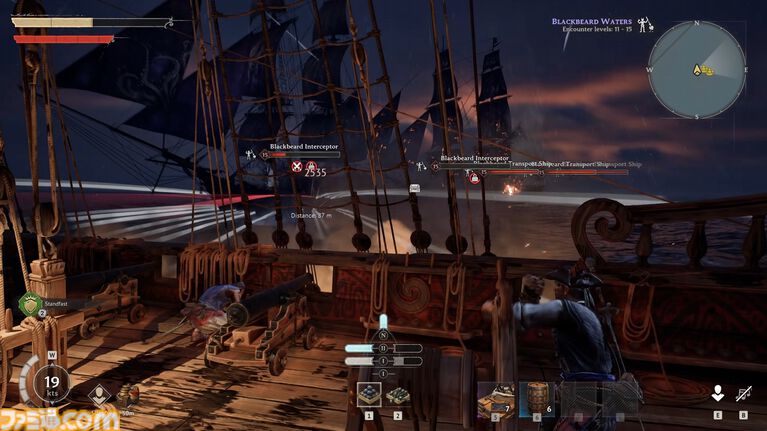Select the round shot ammo slot
This screenshot has height=431, width=767.
369,395
